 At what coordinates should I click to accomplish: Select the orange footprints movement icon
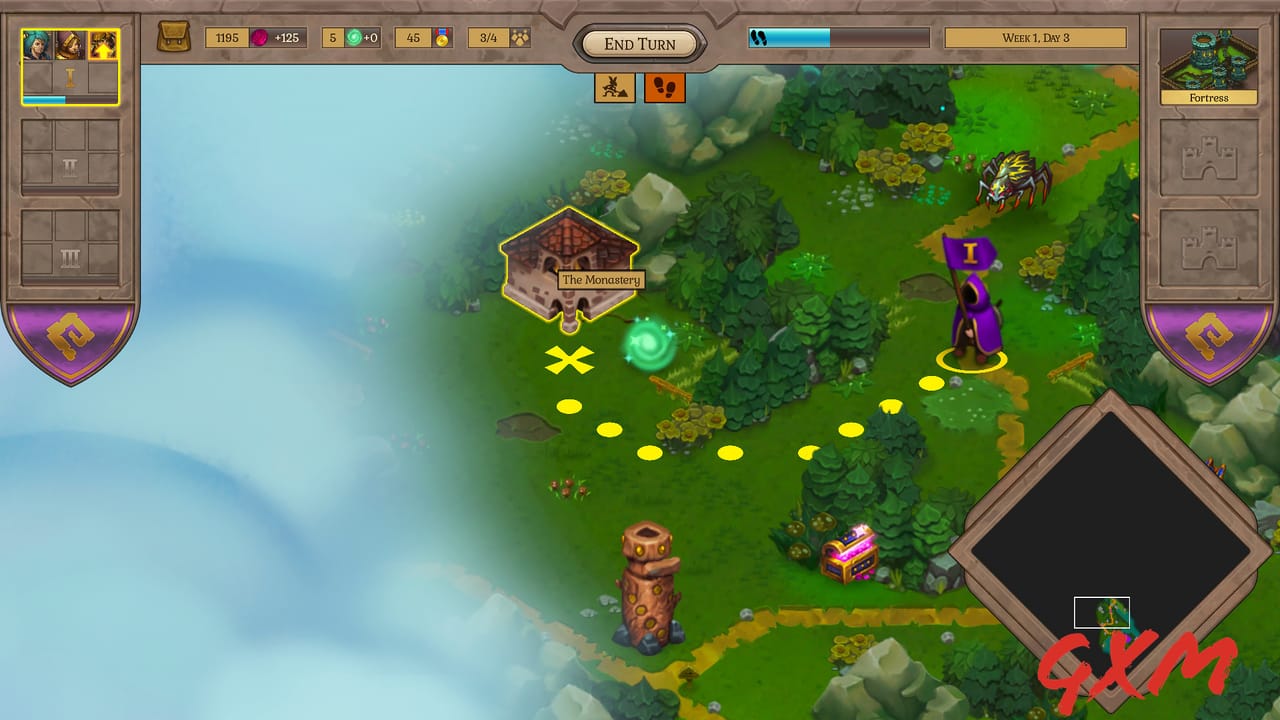tap(666, 88)
